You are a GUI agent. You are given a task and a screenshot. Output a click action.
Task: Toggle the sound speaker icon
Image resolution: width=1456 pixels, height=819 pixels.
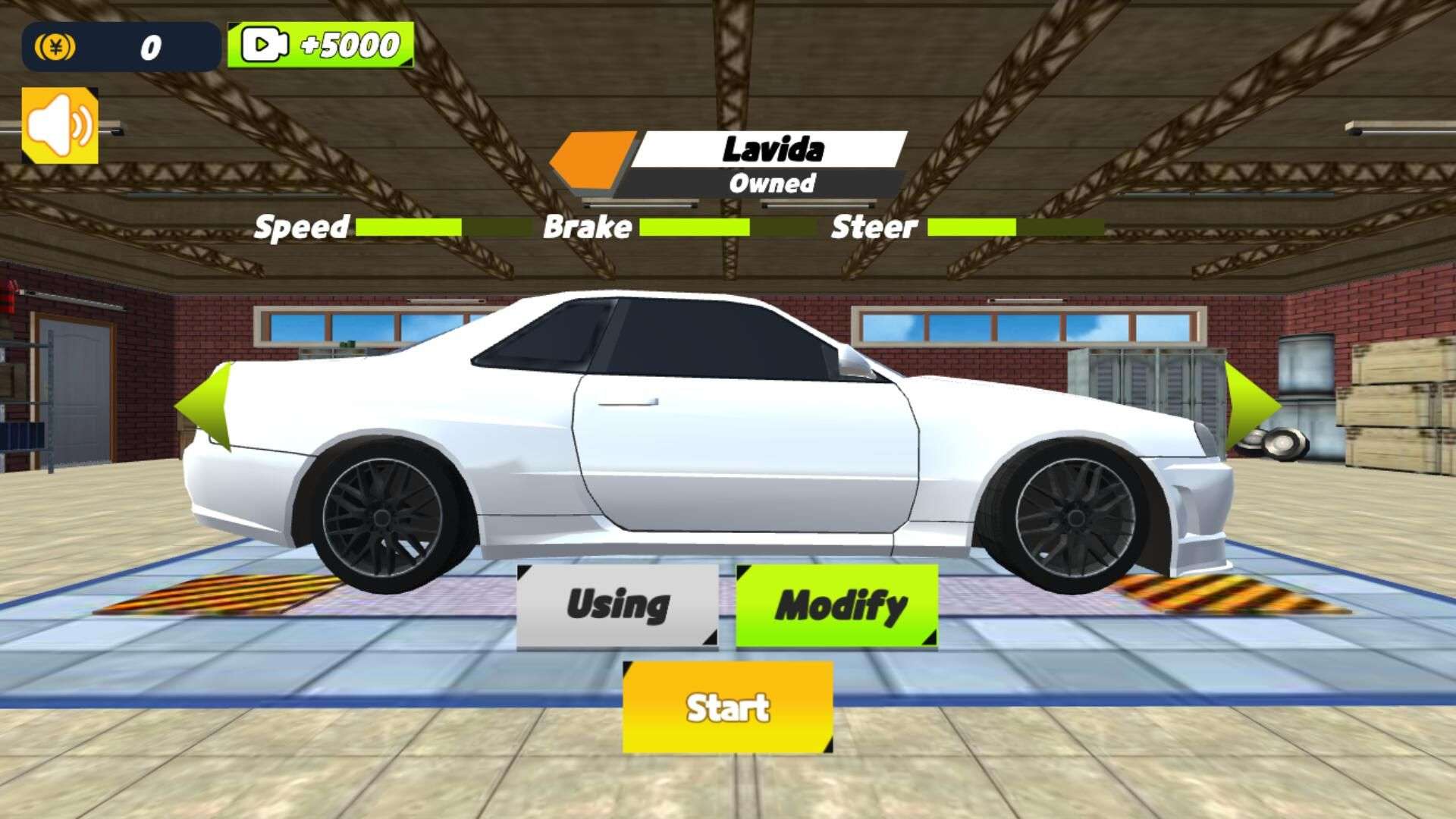(60, 125)
